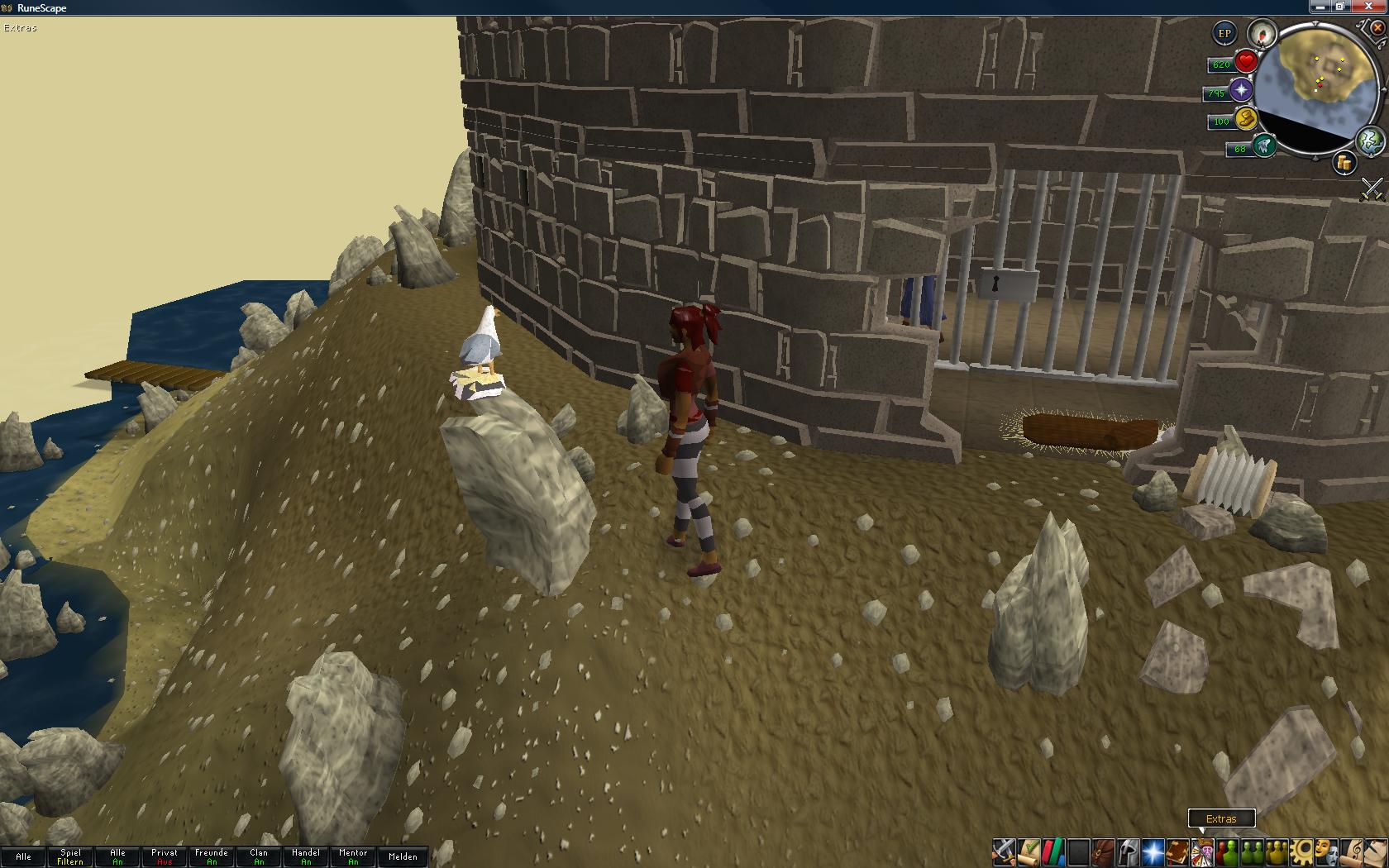This screenshot has height=868, width=1389.
Task: Toggle run with the boot orb
Action: [1245, 119]
